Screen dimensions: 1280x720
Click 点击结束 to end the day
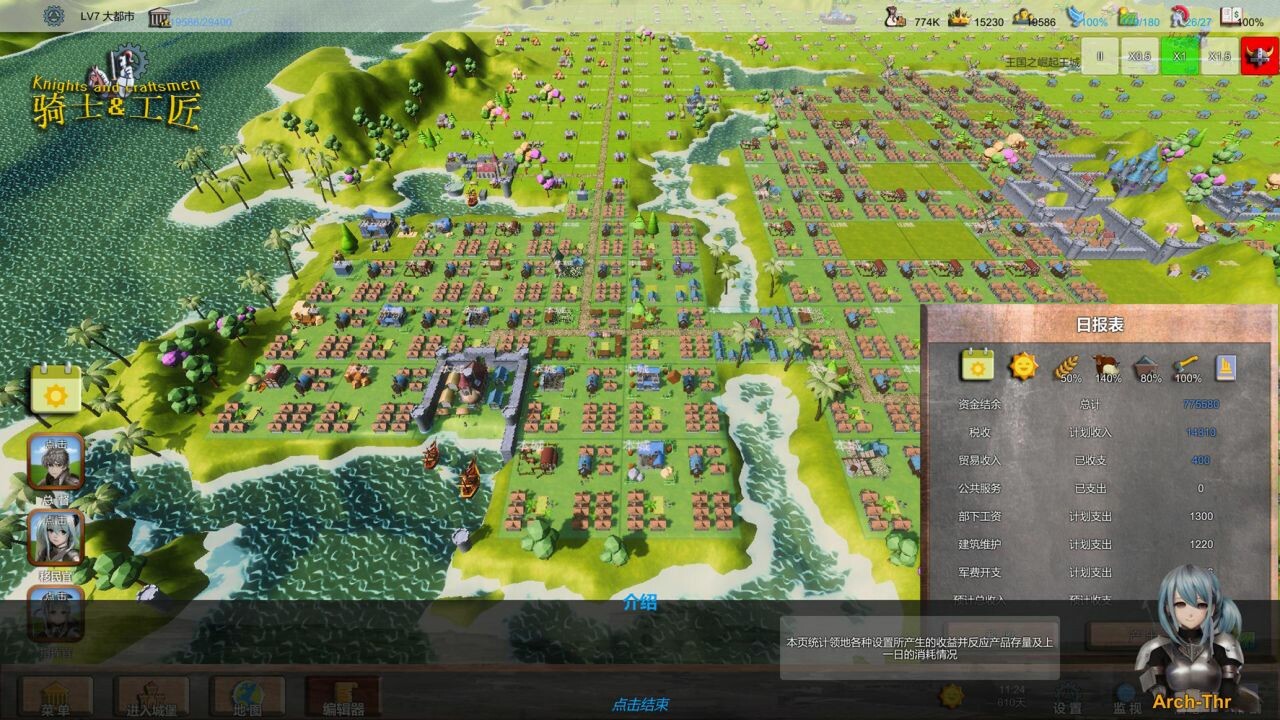coord(640,704)
